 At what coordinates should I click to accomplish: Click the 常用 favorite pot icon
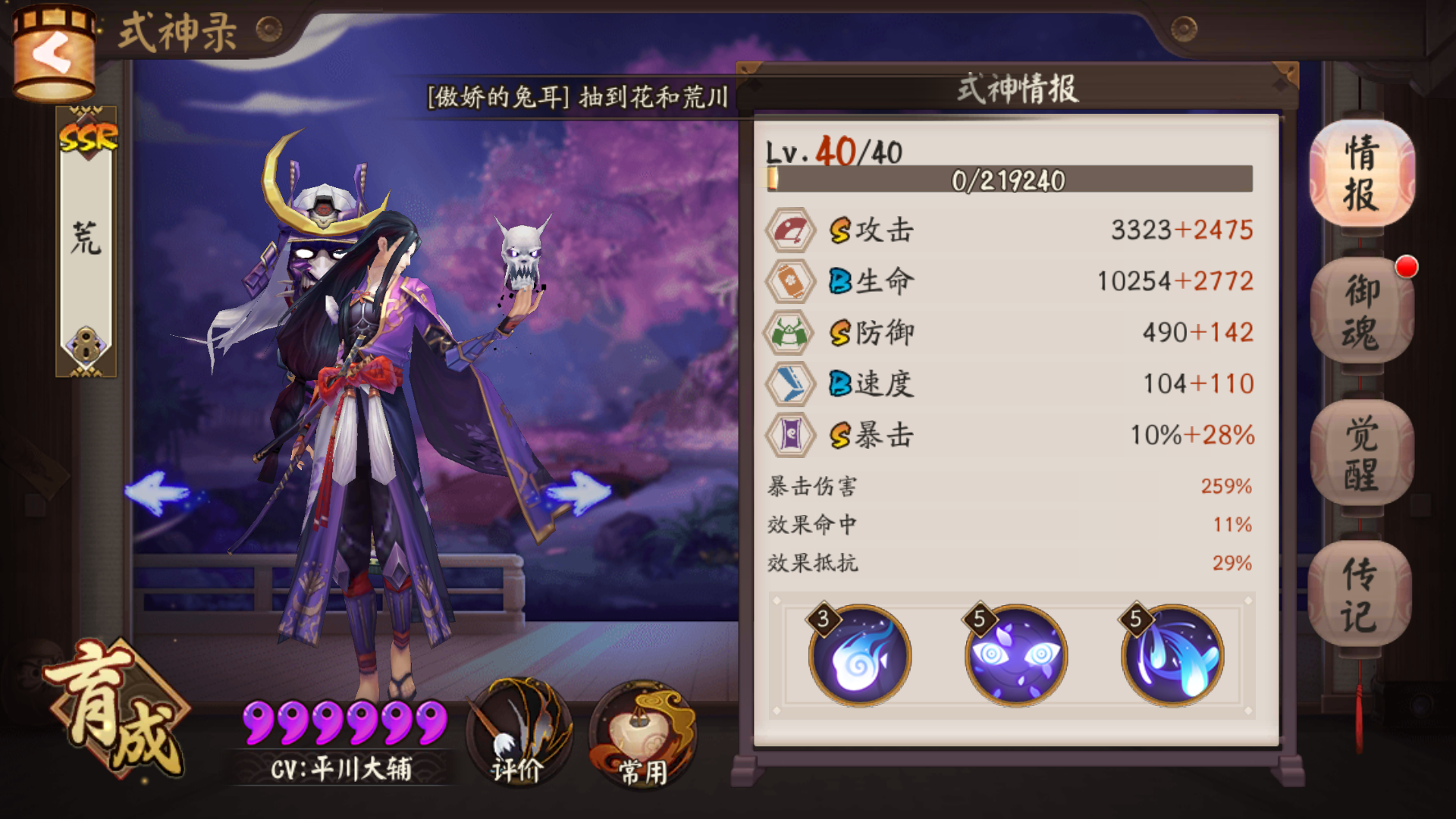(x=641, y=732)
